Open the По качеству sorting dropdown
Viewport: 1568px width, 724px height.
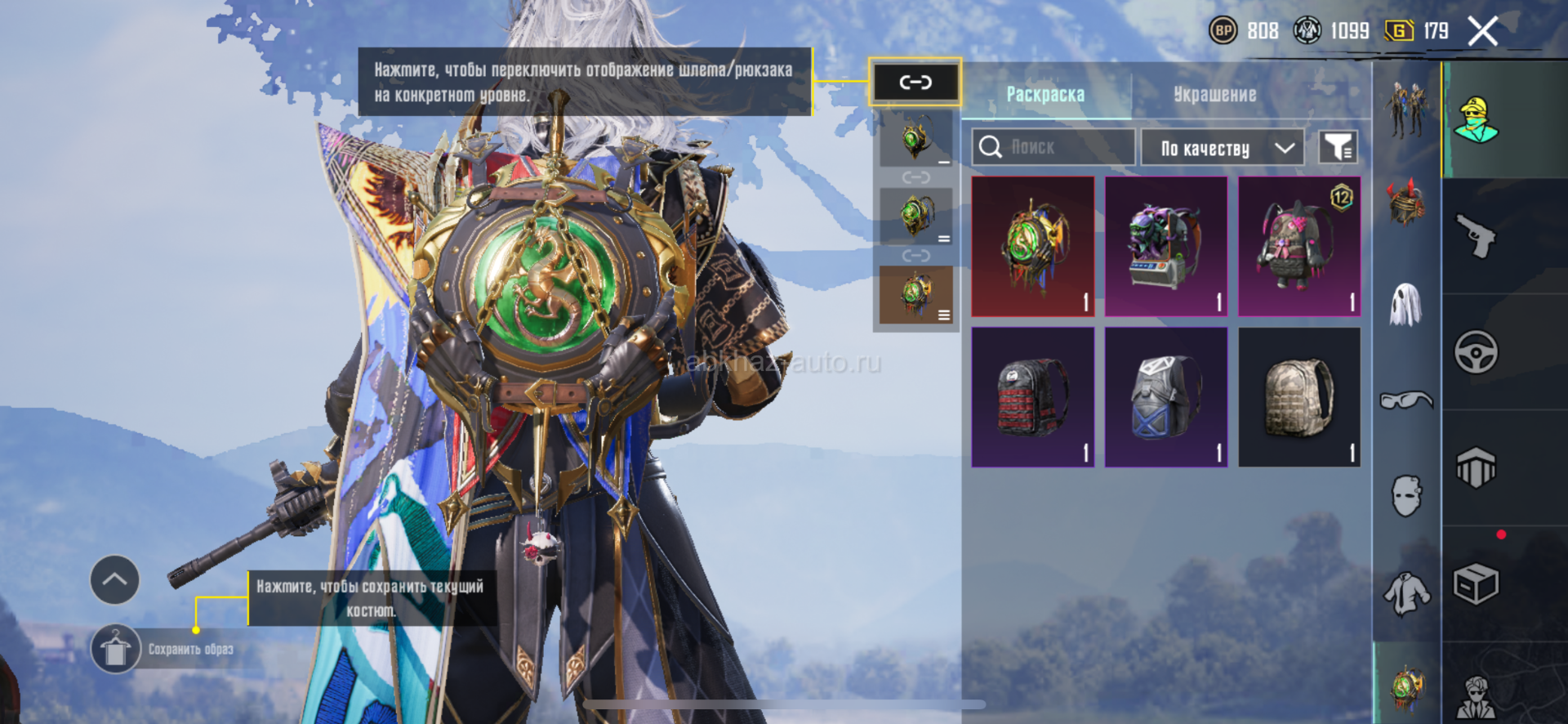(1222, 148)
